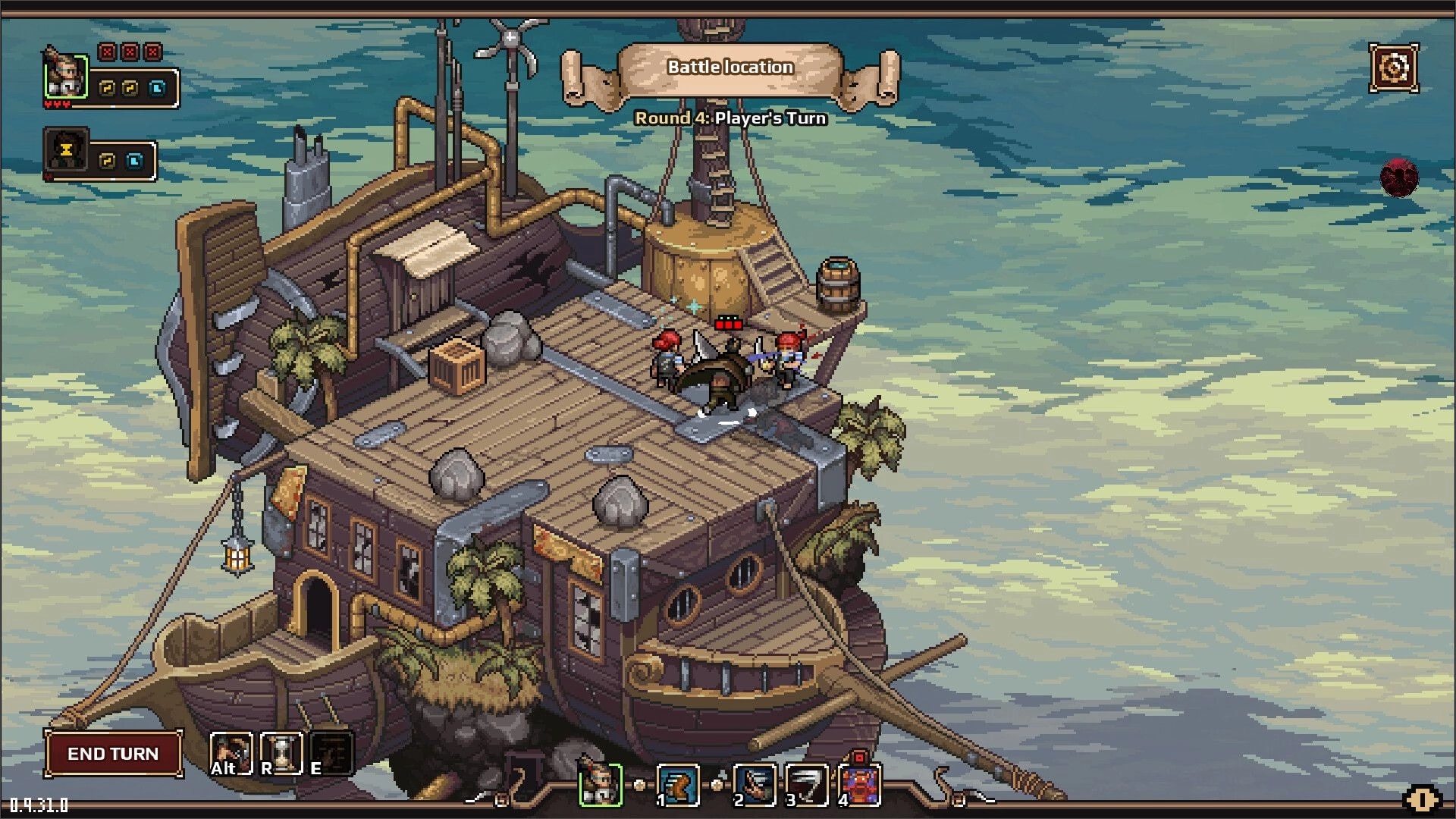Click the health hearts under the player portrait
This screenshot has height=819, width=1456.
pyautogui.click(x=57, y=103)
